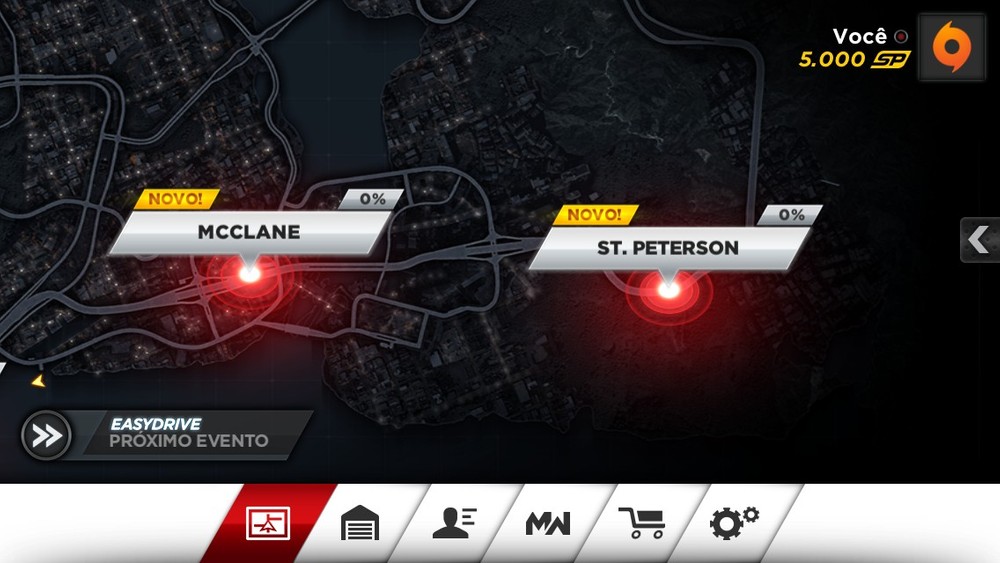Switch to the map tab
The image size is (1000, 563).
click(268, 523)
